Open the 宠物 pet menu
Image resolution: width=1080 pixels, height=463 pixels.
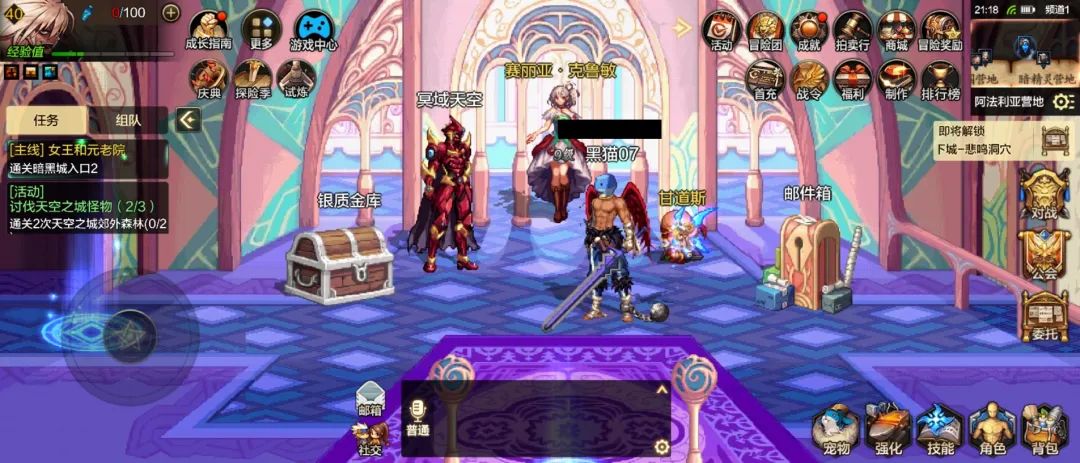(x=836, y=430)
